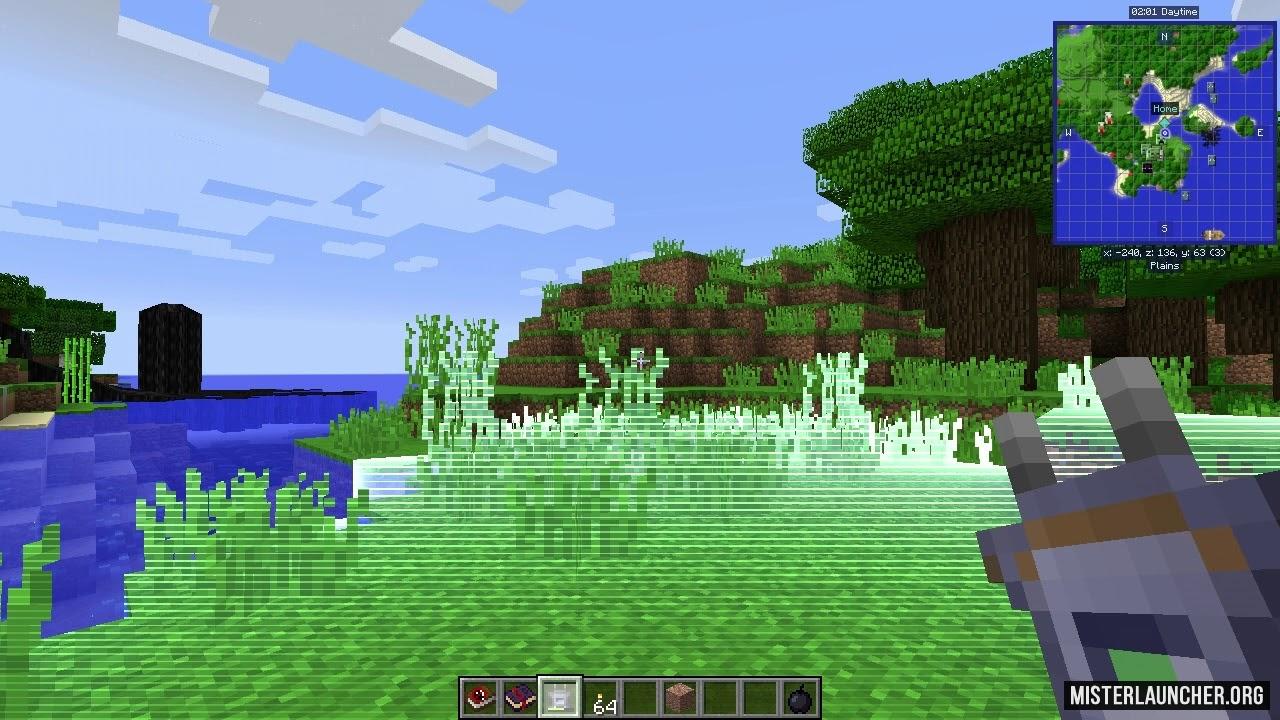Select the red eye item in the hotbar
1280x720 pixels.
click(479, 697)
